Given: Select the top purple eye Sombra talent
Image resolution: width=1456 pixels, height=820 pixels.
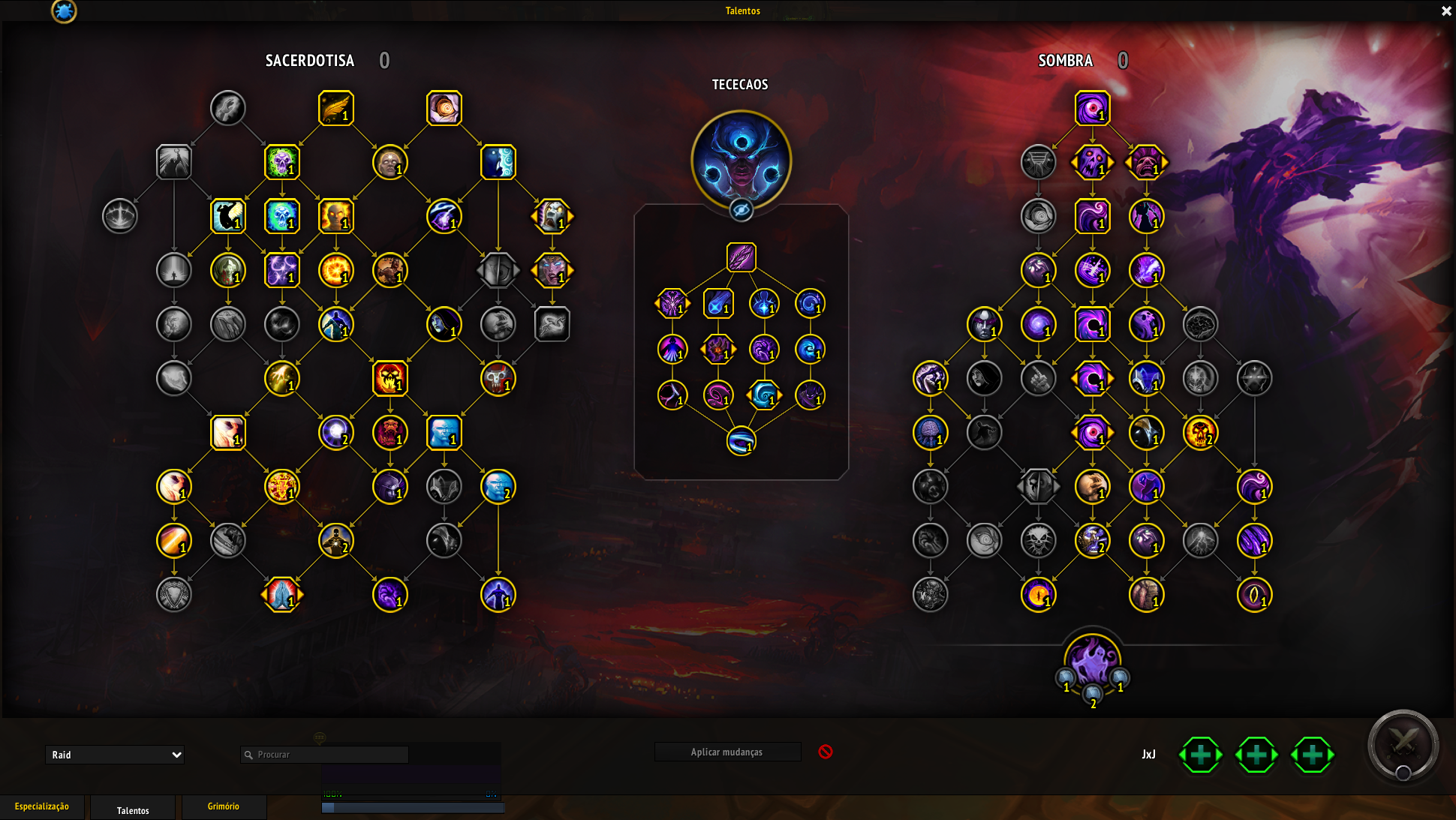Looking at the screenshot, I should [x=1092, y=108].
